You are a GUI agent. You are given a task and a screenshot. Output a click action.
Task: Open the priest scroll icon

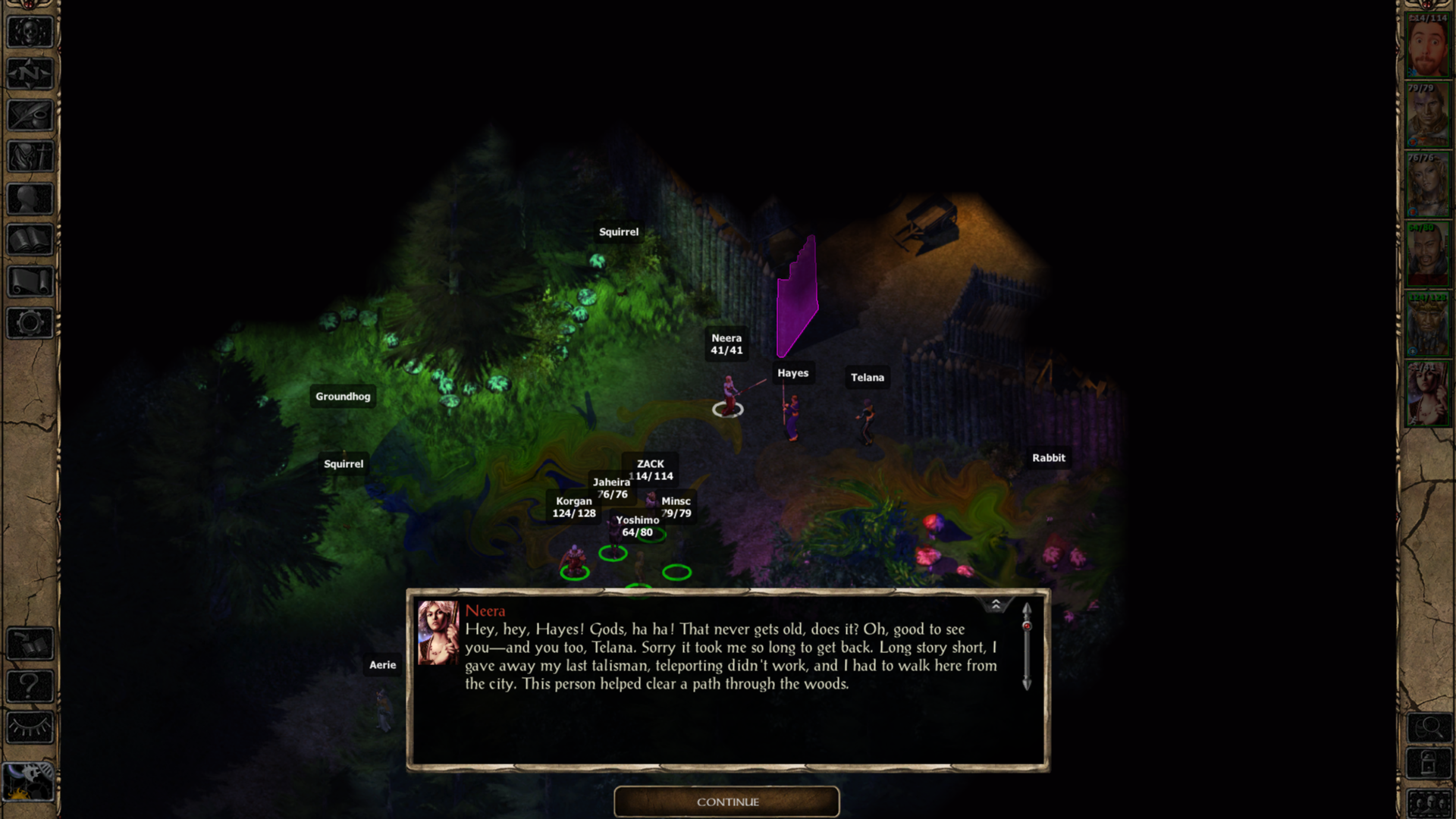[x=30, y=281]
